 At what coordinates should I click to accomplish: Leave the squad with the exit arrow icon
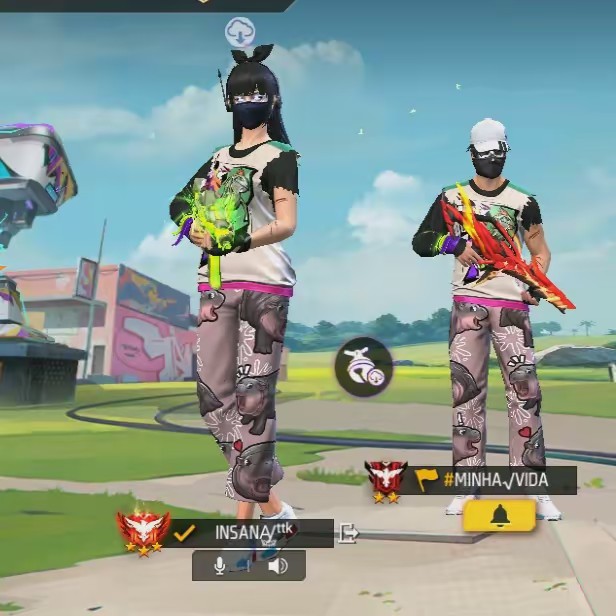tap(348, 533)
